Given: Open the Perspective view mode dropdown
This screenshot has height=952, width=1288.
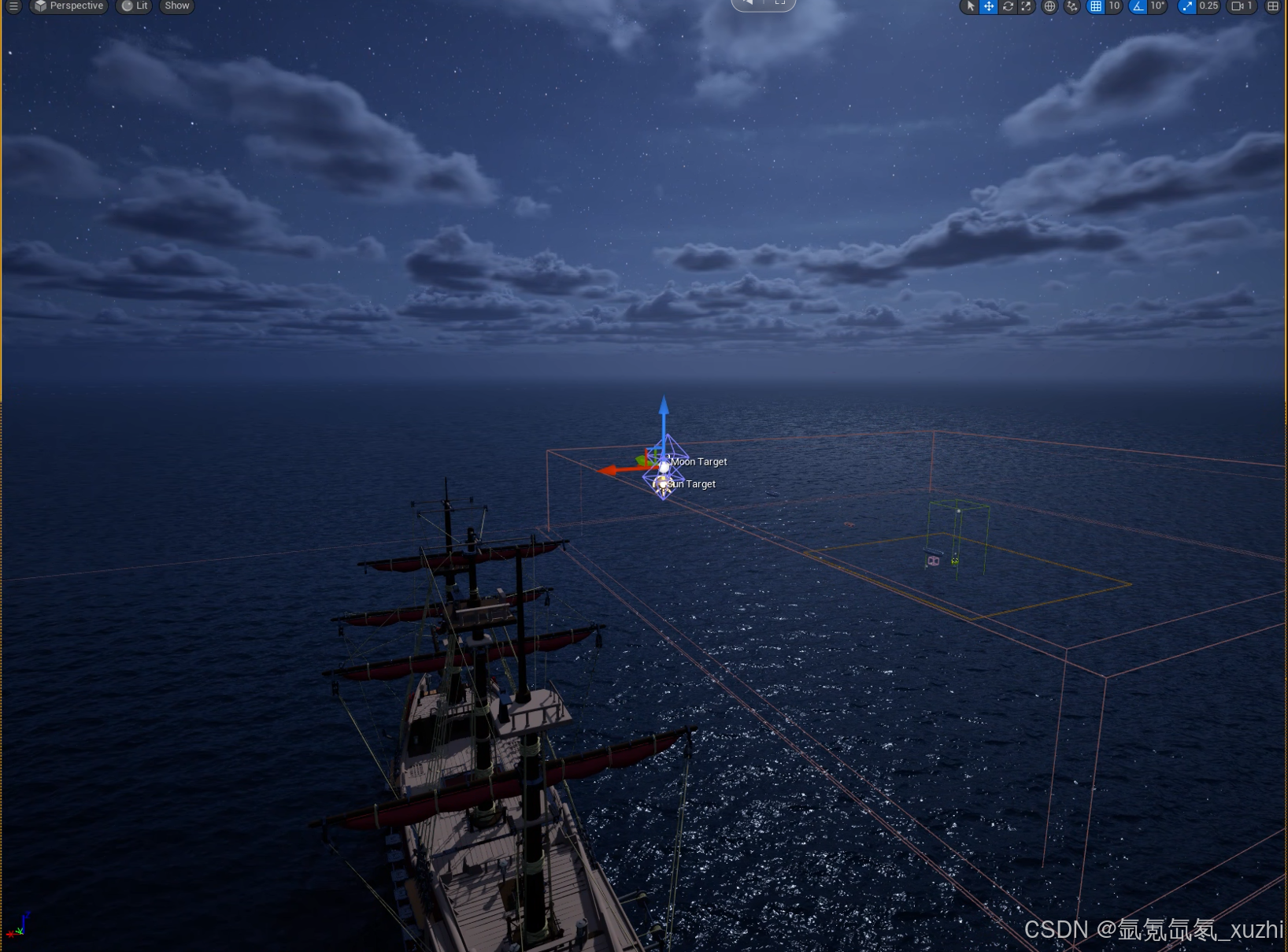Looking at the screenshot, I should coord(68,6).
